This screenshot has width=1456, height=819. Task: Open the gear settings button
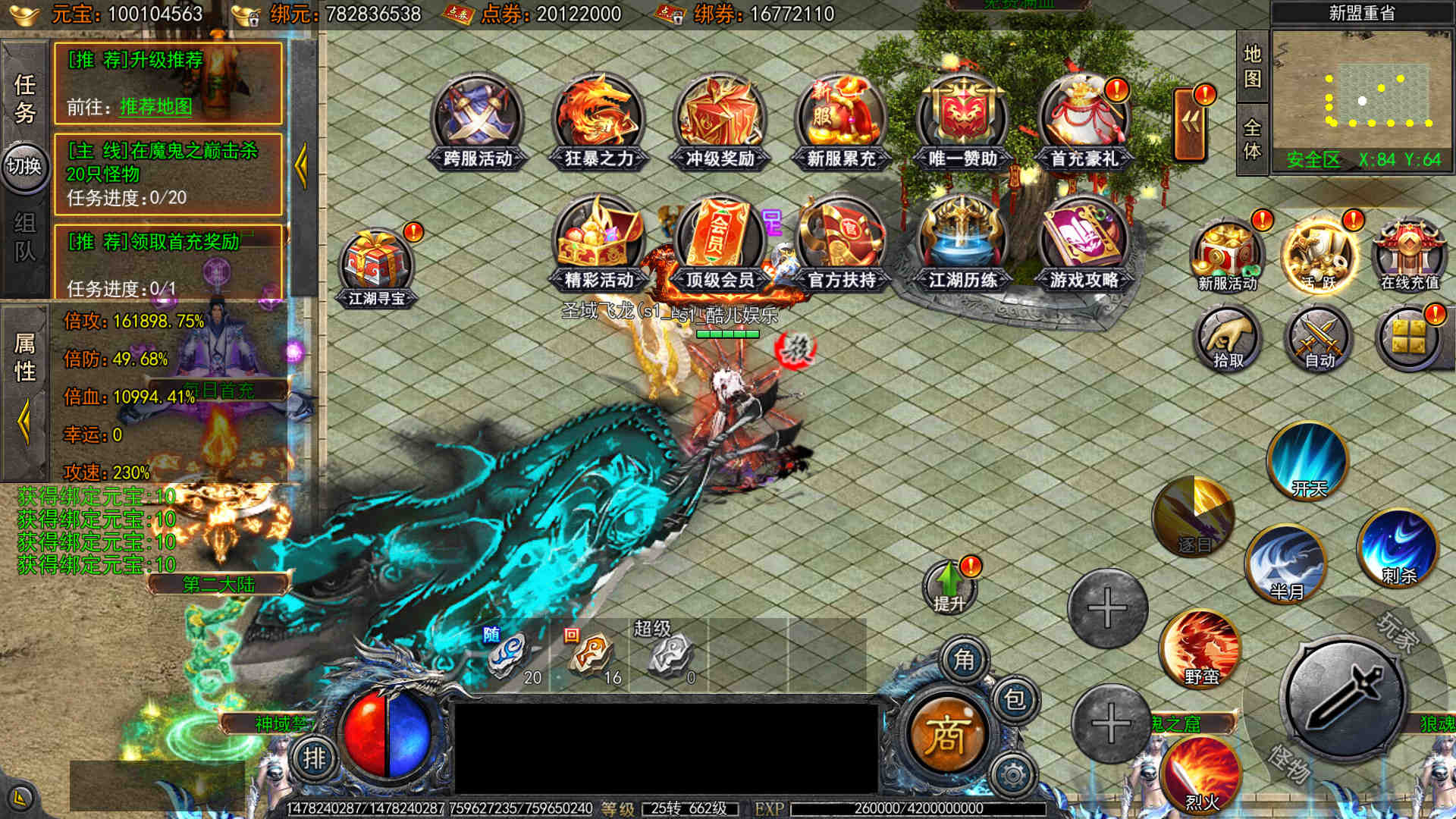coord(1013,775)
